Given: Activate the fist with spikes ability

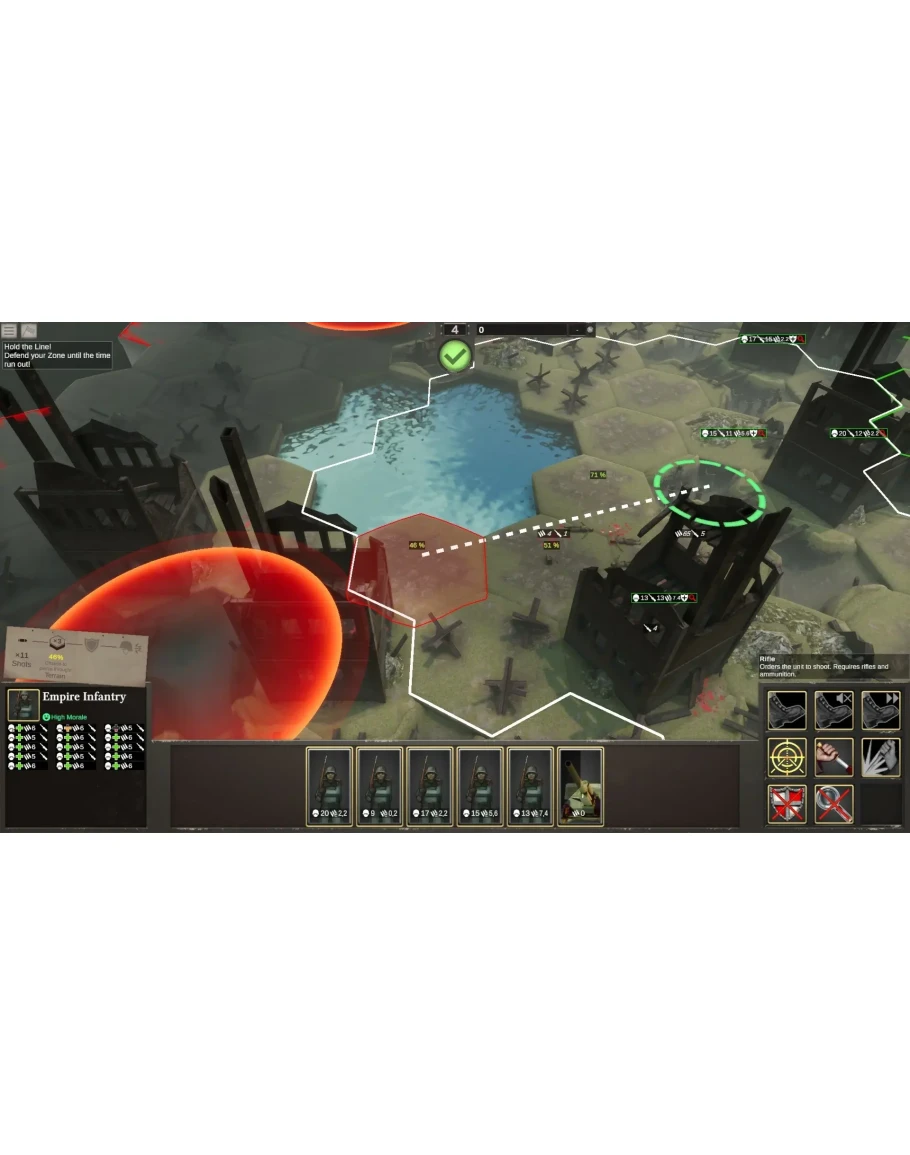Looking at the screenshot, I should click(880, 757).
